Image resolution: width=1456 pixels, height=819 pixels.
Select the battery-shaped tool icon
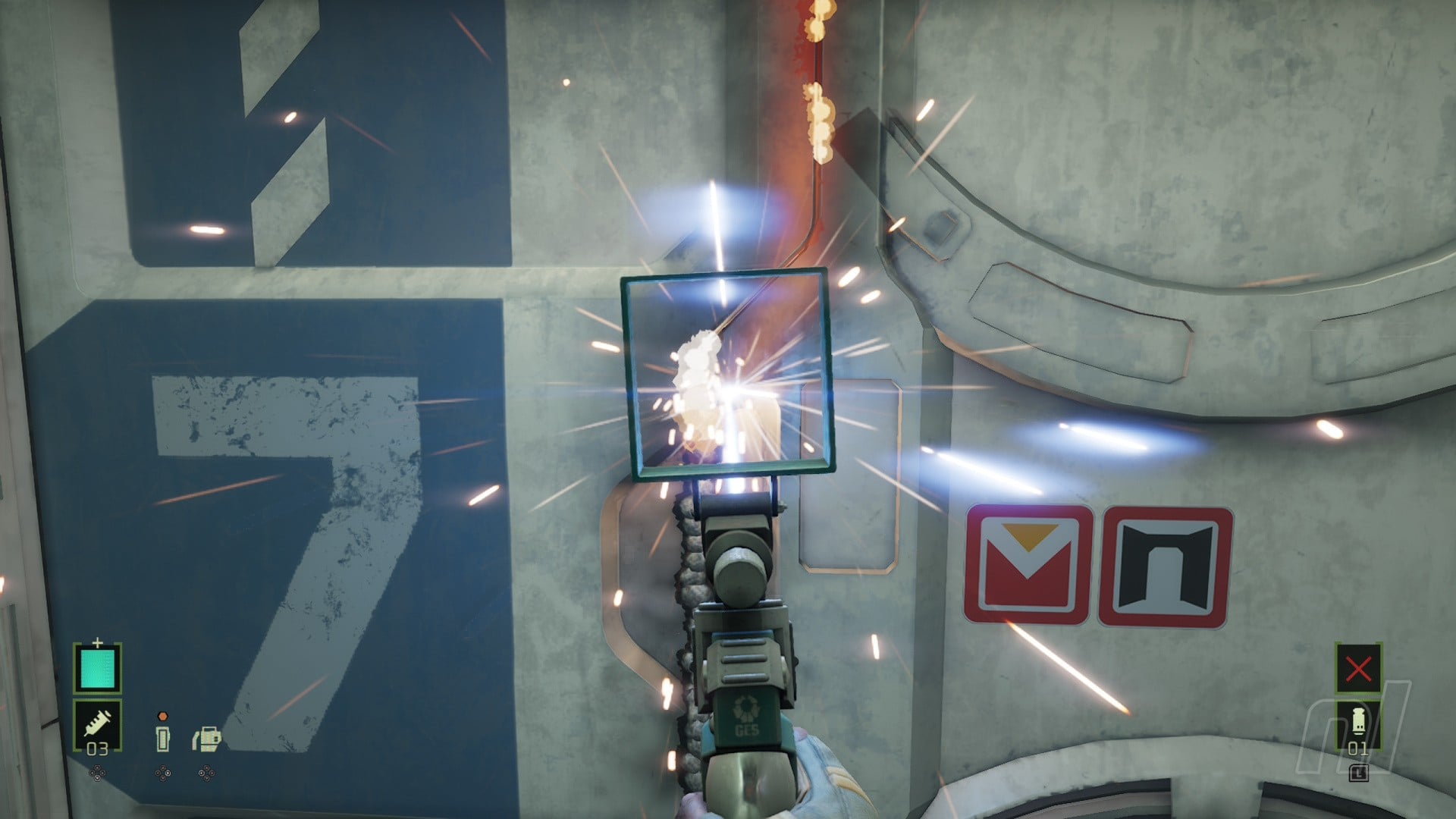[162, 738]
